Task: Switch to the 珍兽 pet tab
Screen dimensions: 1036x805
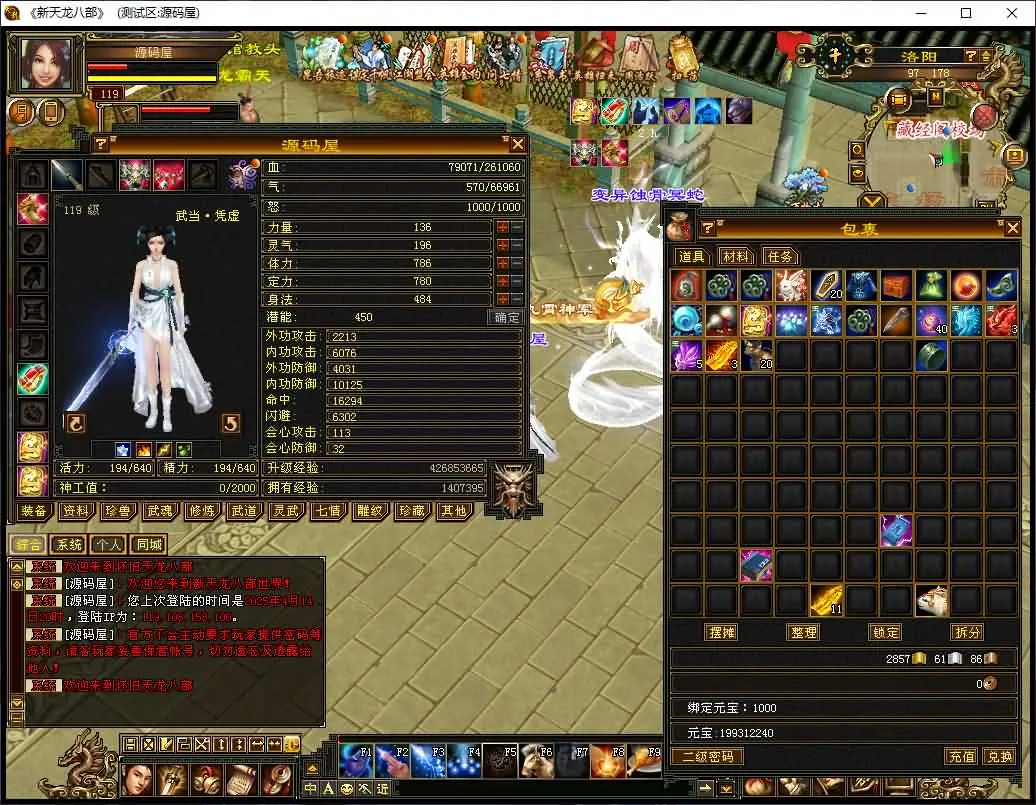Action: (x=118, y=511)
